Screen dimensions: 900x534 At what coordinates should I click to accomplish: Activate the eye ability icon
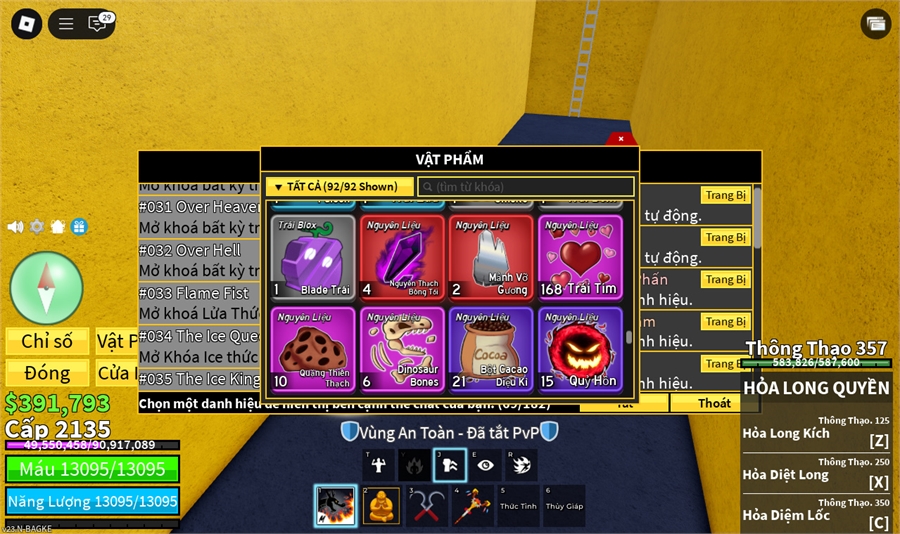coord(486,465)
